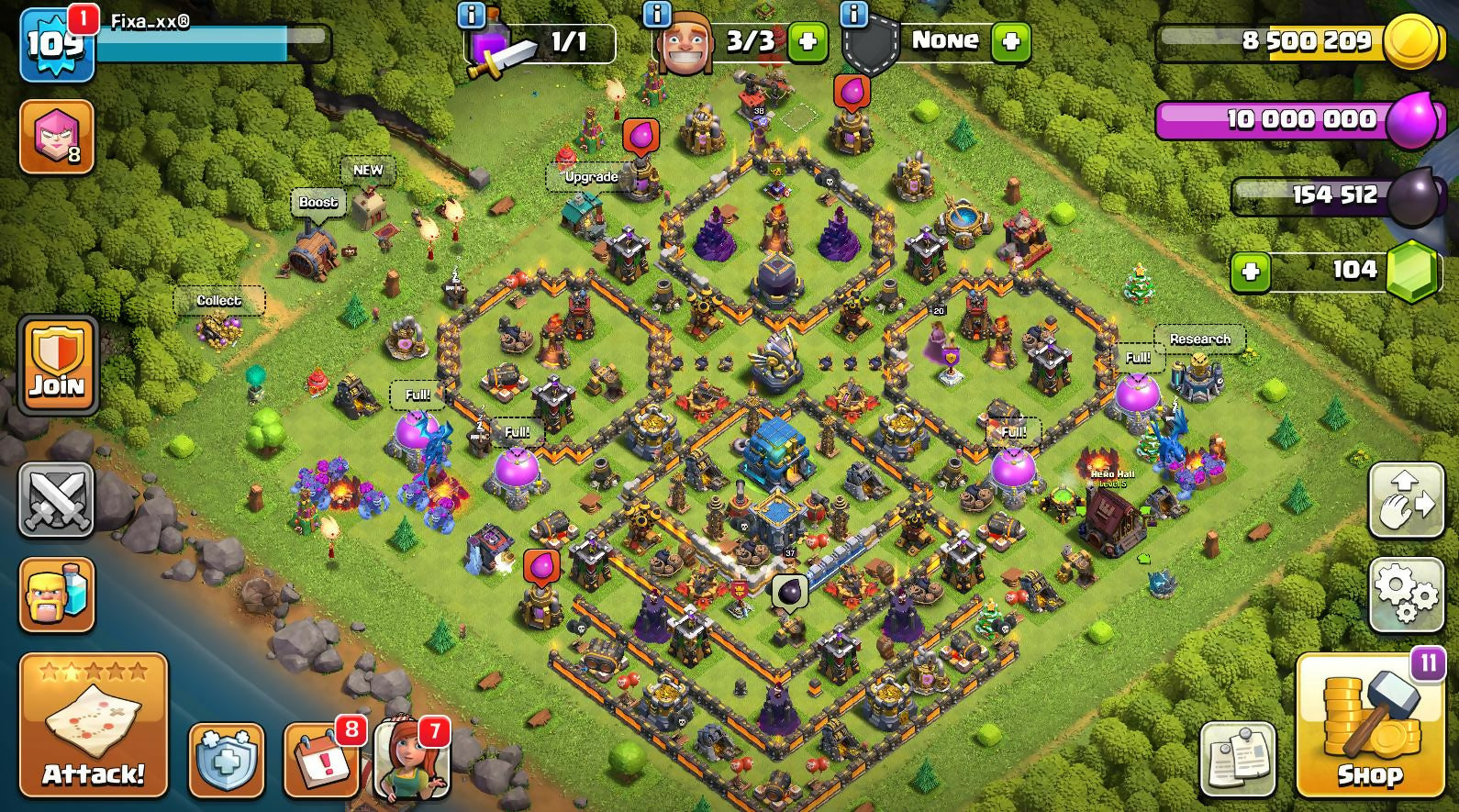Open the blue shield plus button
The image size is (1459, 812).
point(226,761)
